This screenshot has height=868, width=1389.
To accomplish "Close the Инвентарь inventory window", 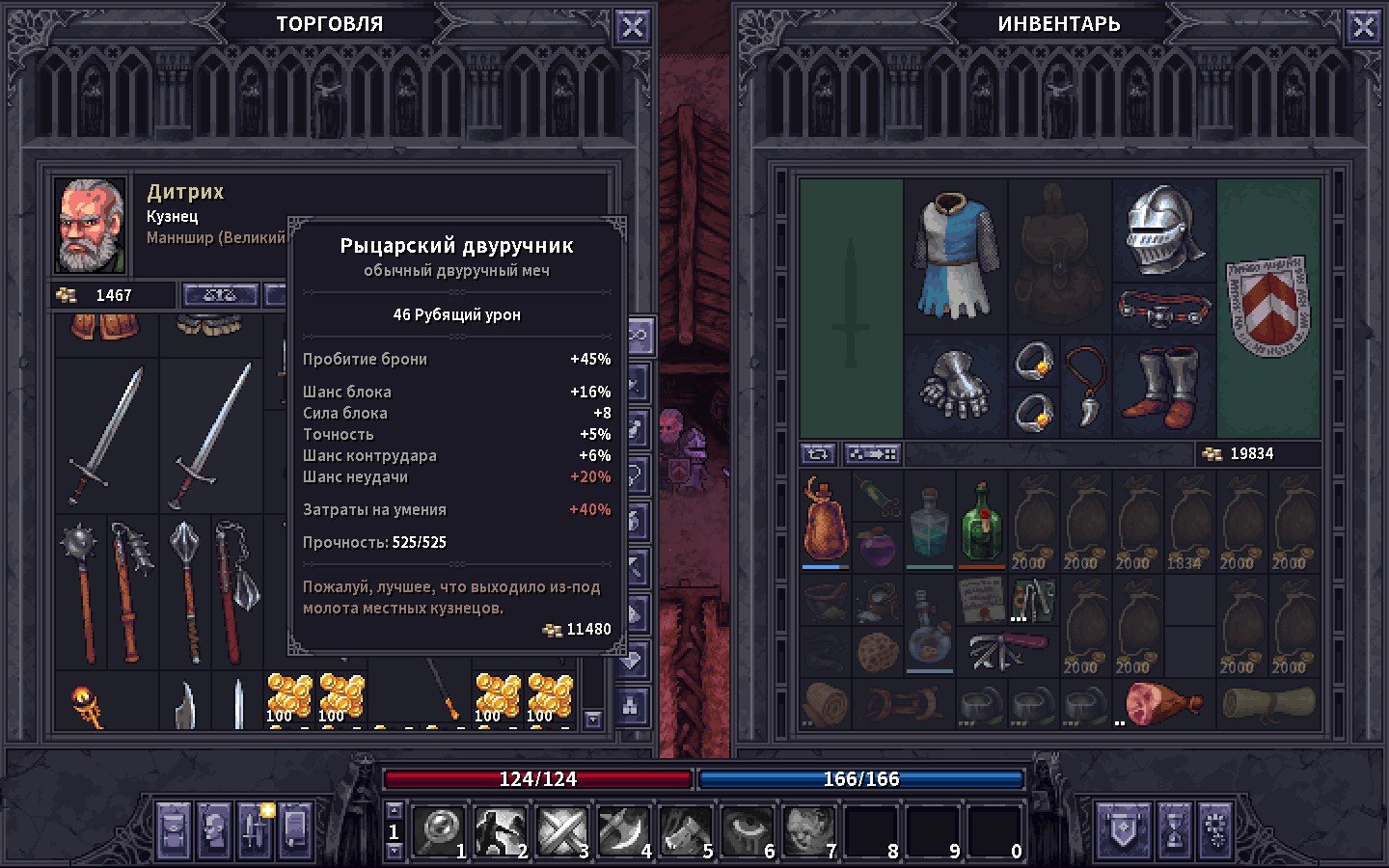I will [x=1363, y=27].
